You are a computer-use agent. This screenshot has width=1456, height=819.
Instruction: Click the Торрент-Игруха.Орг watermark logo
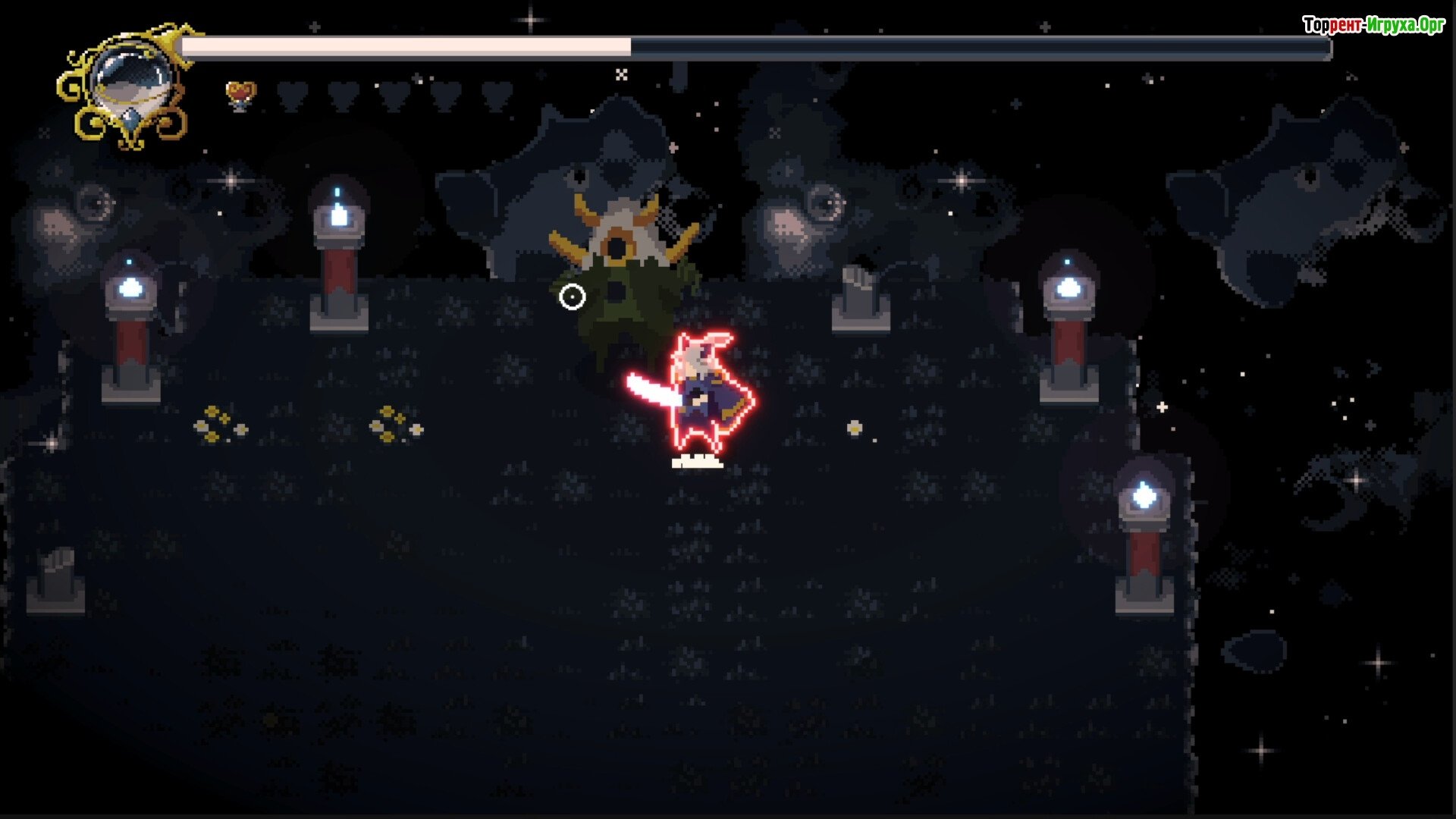coord(1373,25)
